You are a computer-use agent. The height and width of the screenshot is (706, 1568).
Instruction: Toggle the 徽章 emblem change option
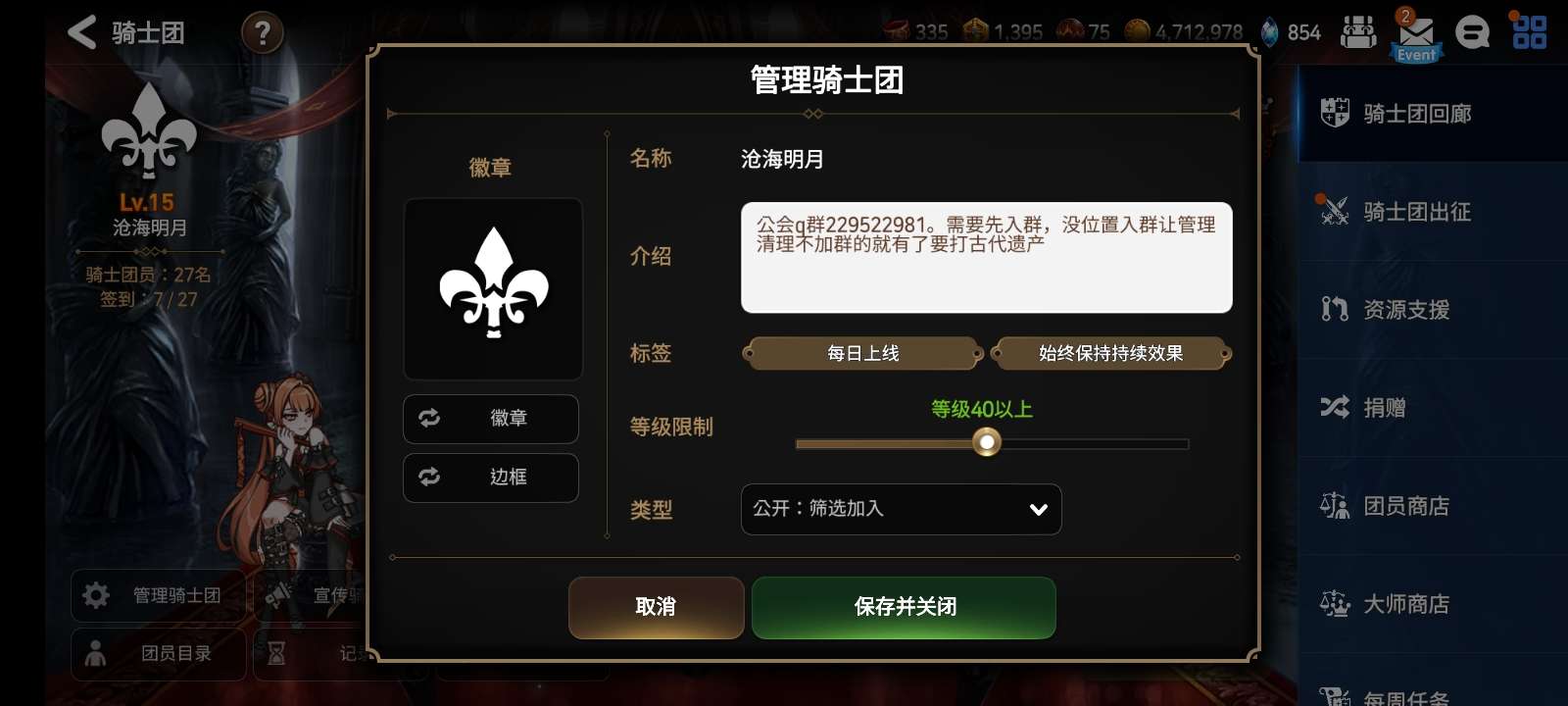click(x=490, y=419)
